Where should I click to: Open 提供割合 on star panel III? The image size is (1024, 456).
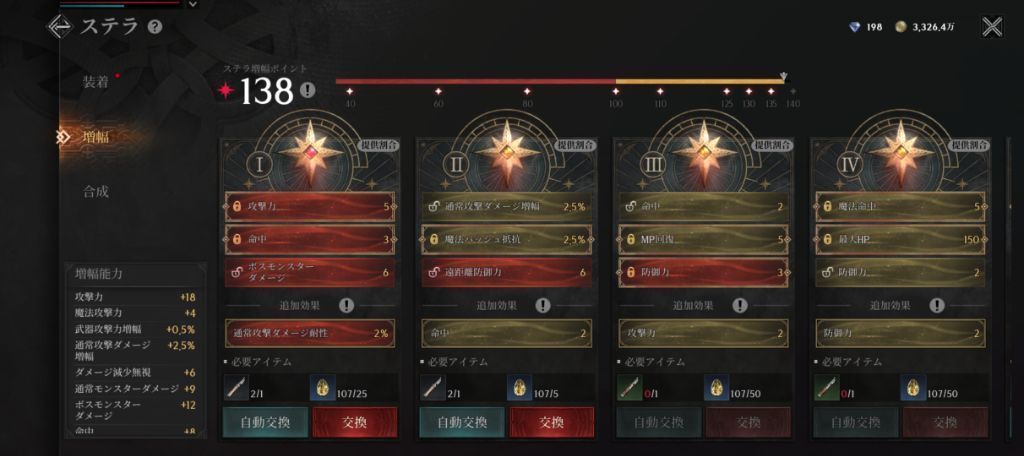click(772, 145)
